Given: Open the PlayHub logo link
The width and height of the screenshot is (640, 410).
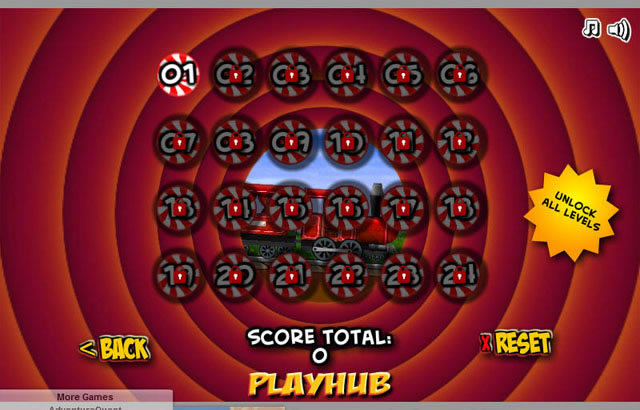Looking at the screenshot, I should coord(319,383).
